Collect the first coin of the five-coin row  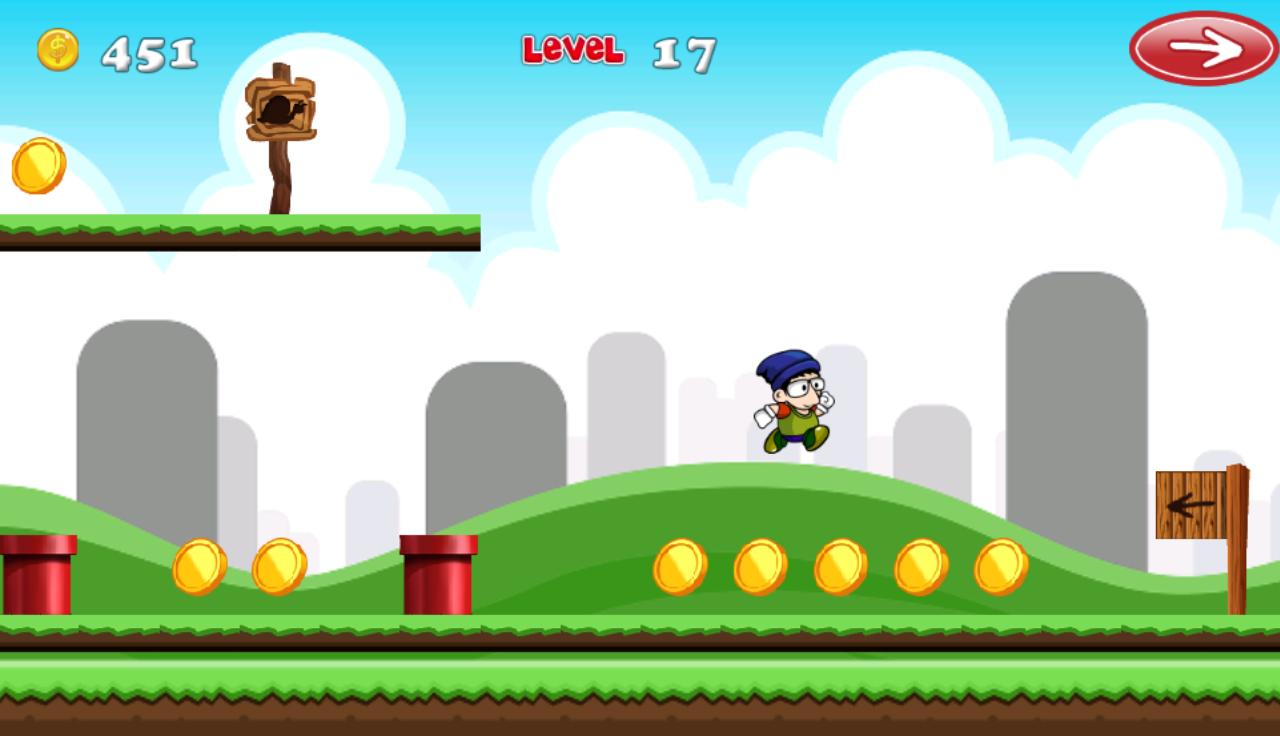[682, 565]
